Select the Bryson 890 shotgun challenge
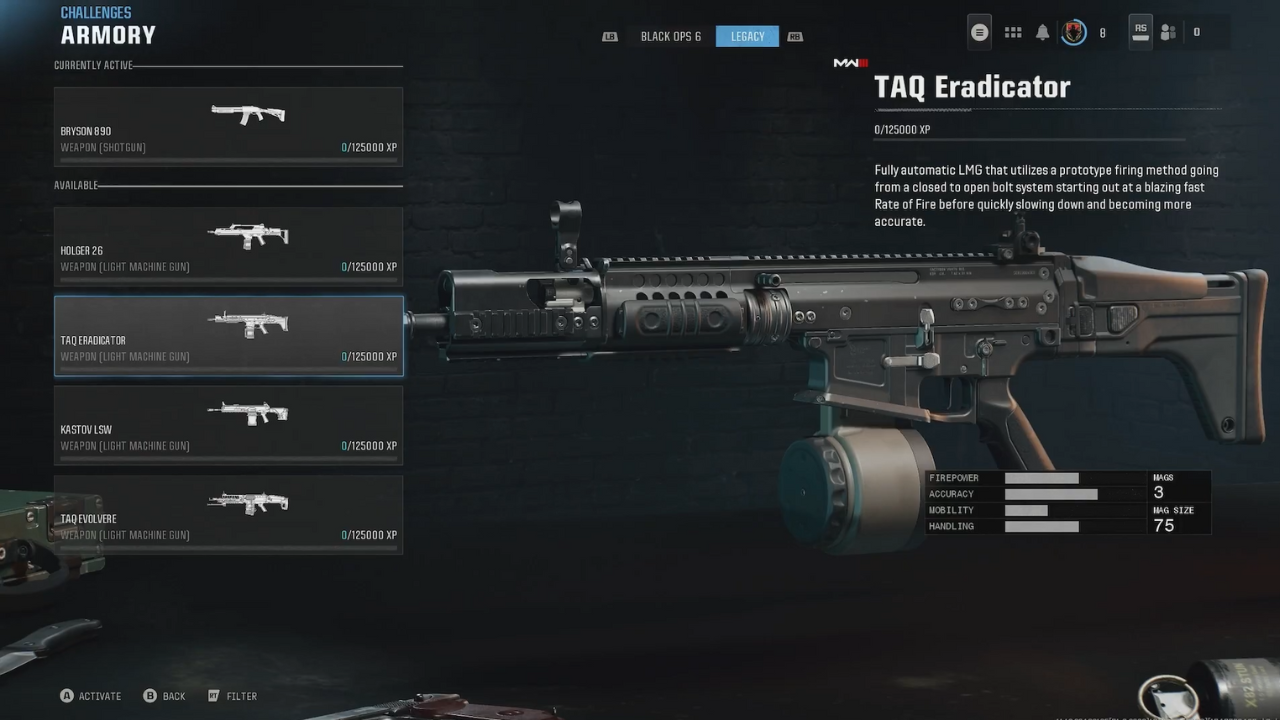Screen dimensions: 1280x720 [228, 126]
